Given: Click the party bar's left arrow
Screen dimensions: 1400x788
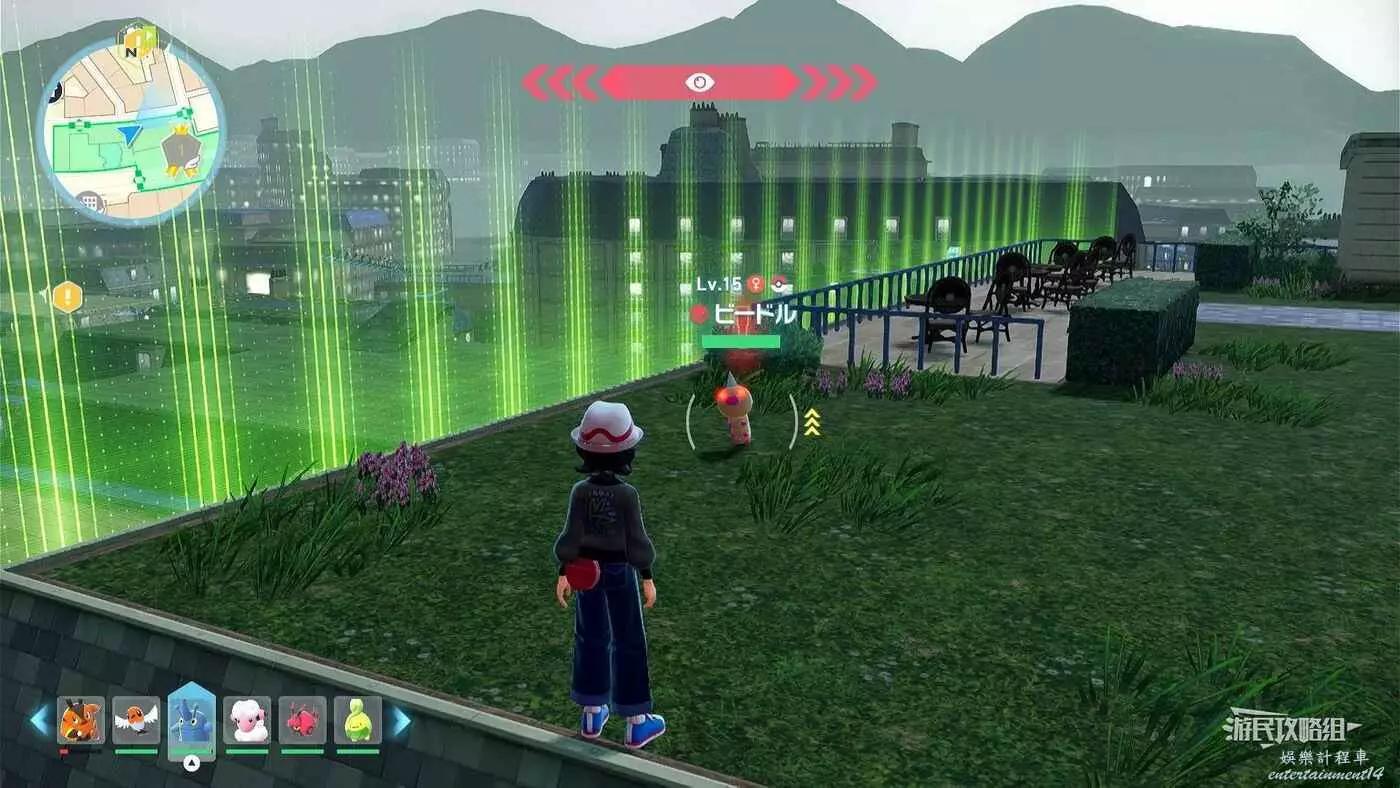Looking at the screenshot, I should point(40,720).
